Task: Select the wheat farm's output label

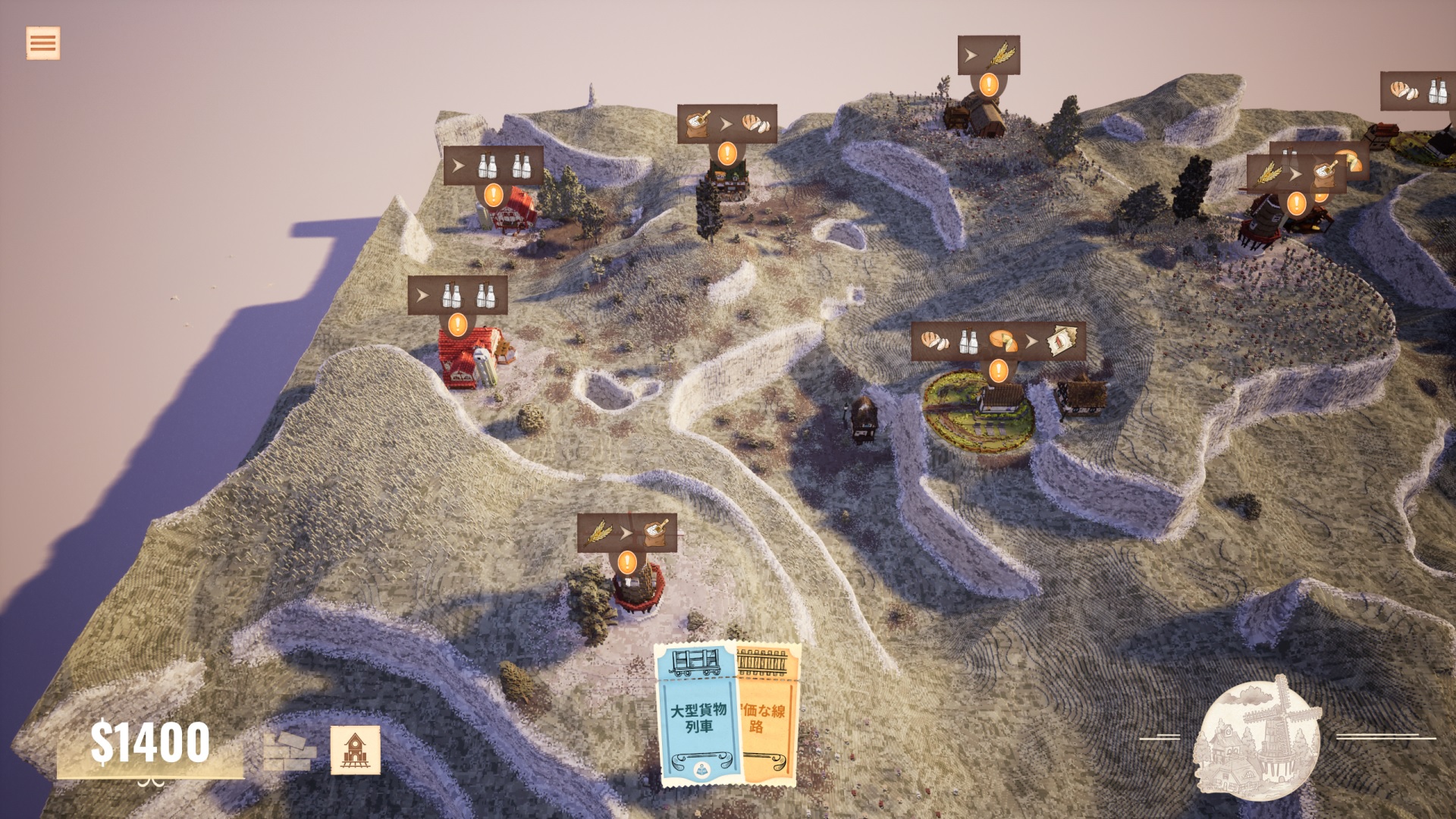Action: point(988,55)
